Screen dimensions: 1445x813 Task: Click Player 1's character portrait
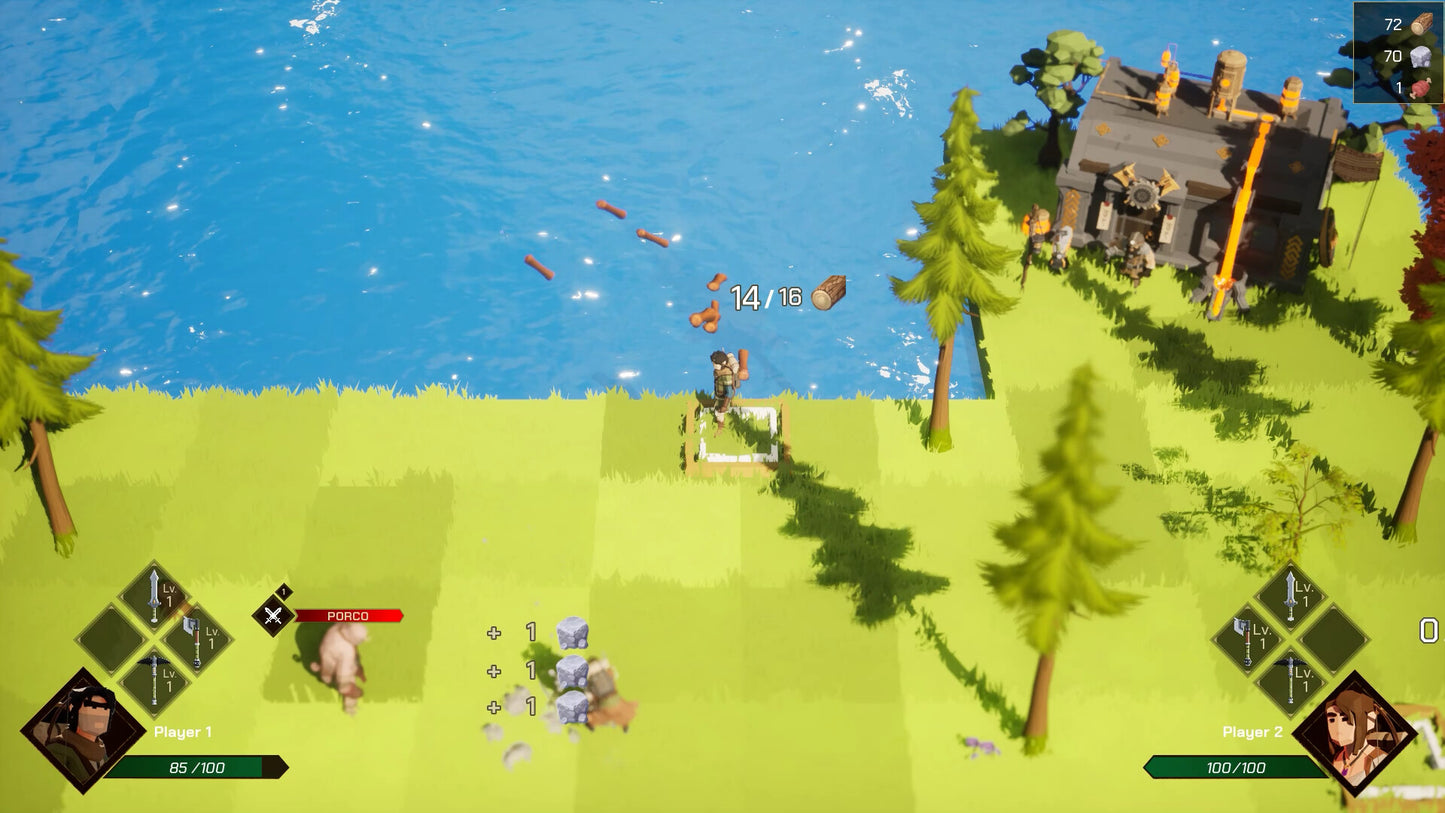point(82,731)
